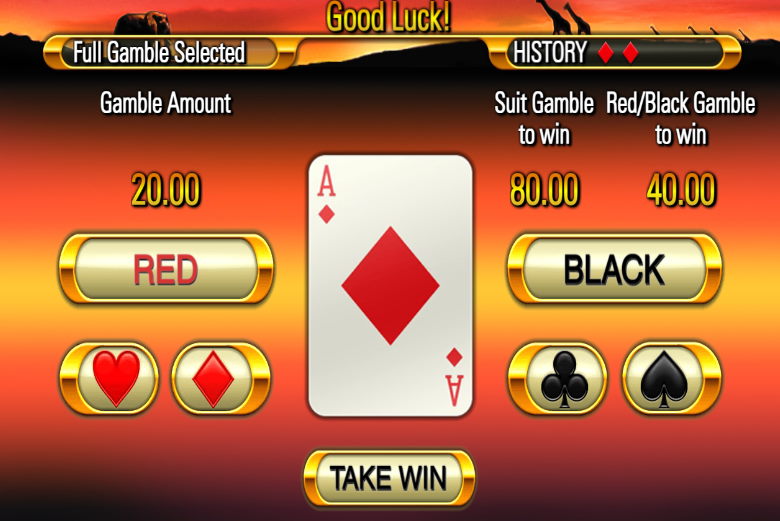Click TAKE WIN to collect winnings
Viewport: 780px width, 521px height.
click(389, 478)
